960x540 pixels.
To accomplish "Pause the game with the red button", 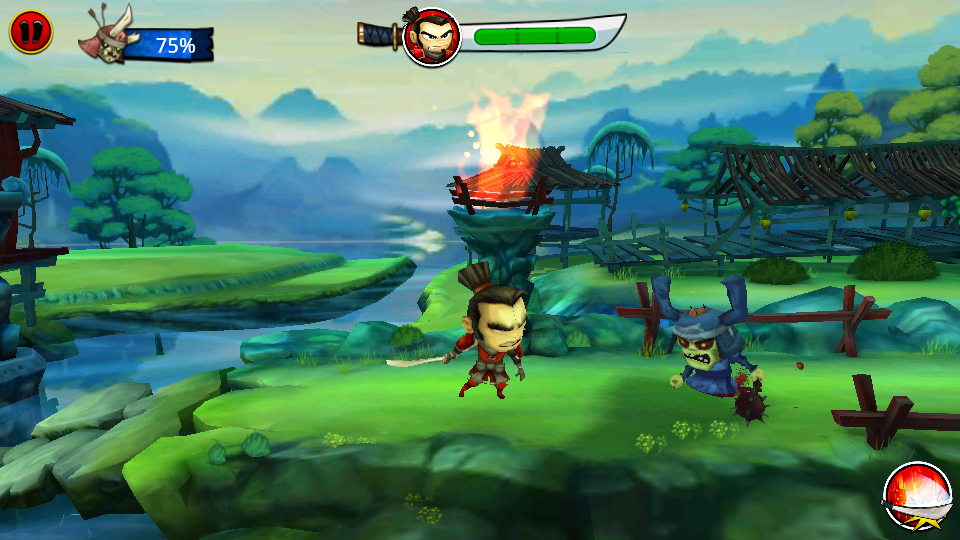I will pyautogui.click(x=29, y=32).
